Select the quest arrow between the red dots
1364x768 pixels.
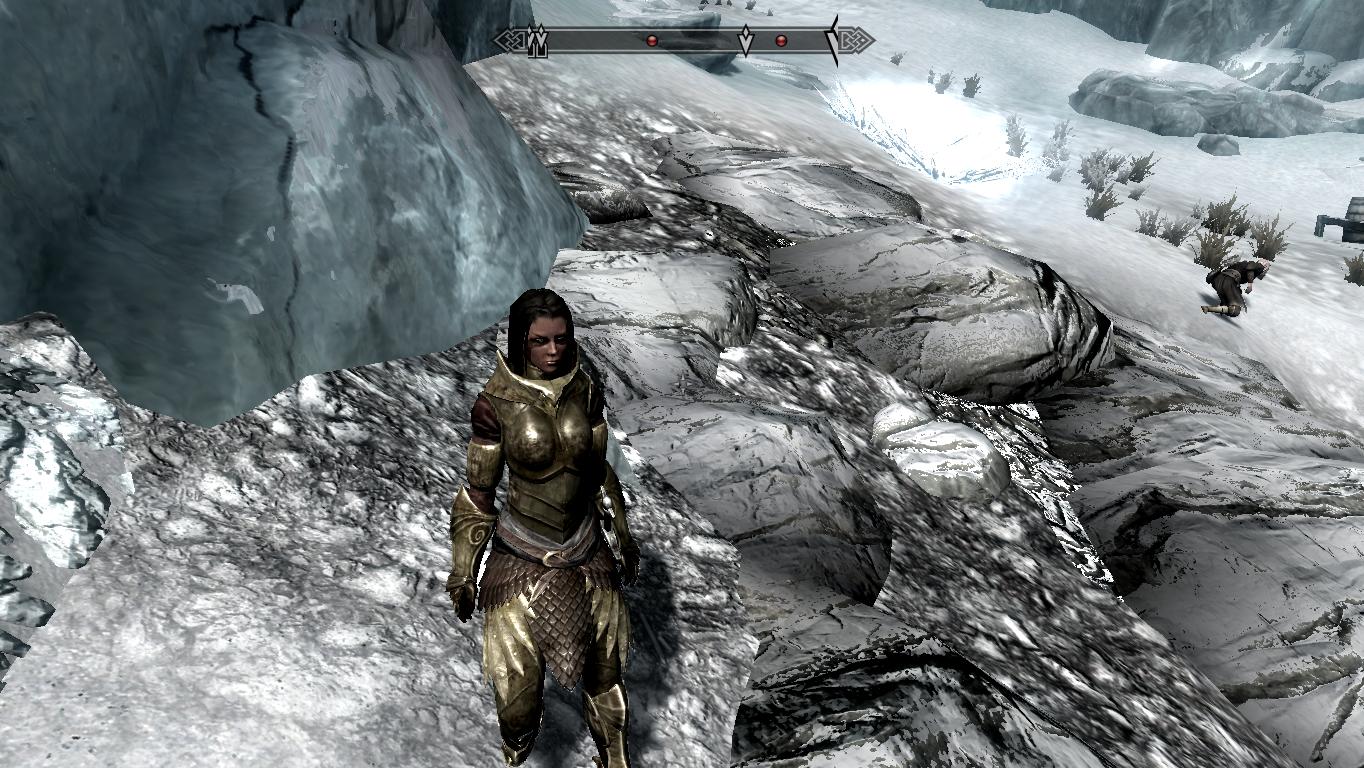tap(745, 41)
